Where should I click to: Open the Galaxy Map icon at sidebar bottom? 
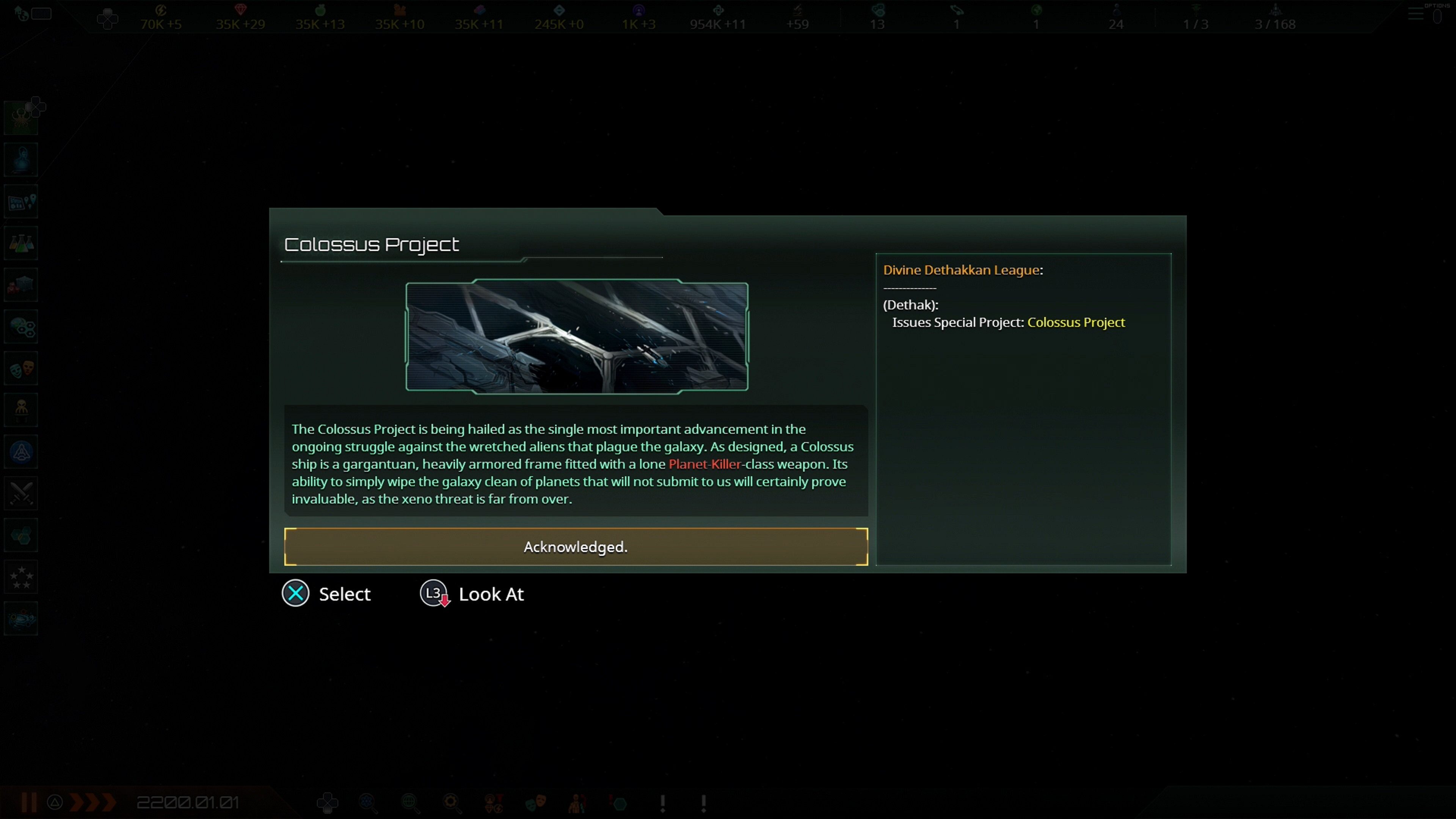(x=21, y=618)
